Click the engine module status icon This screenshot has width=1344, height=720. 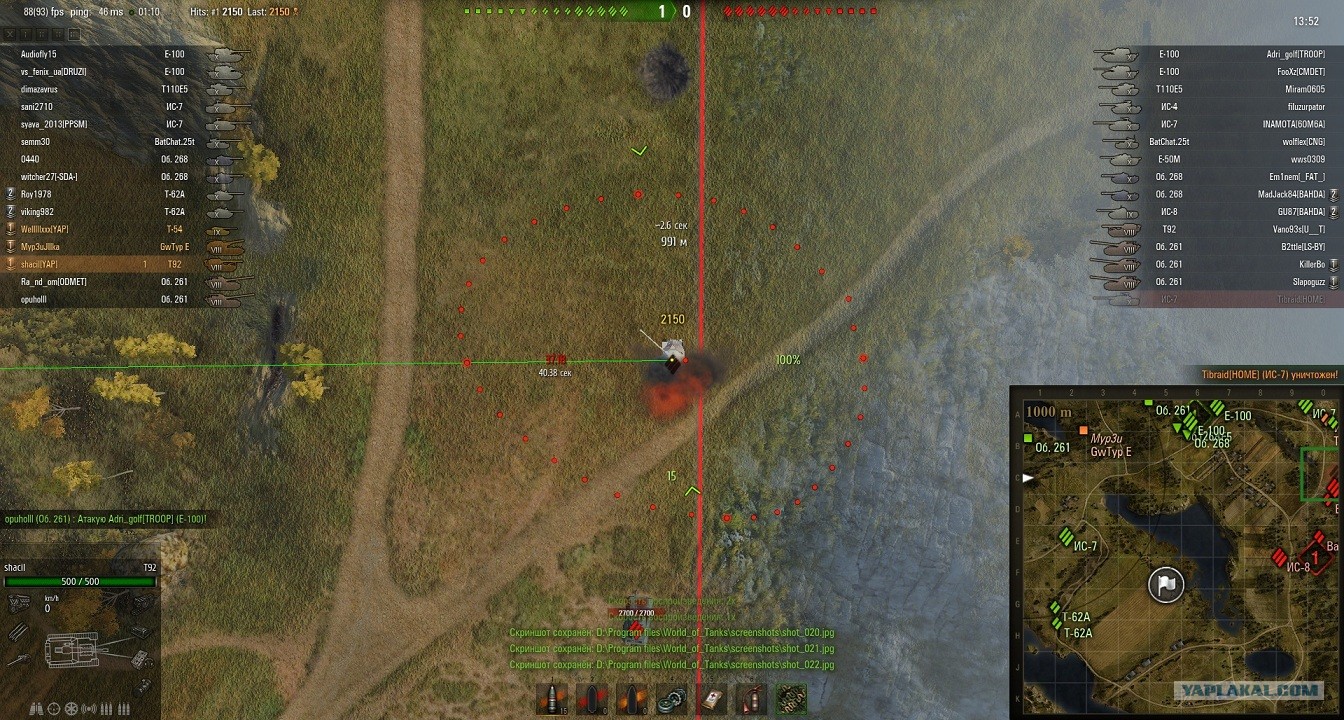(x=18, y=602)
